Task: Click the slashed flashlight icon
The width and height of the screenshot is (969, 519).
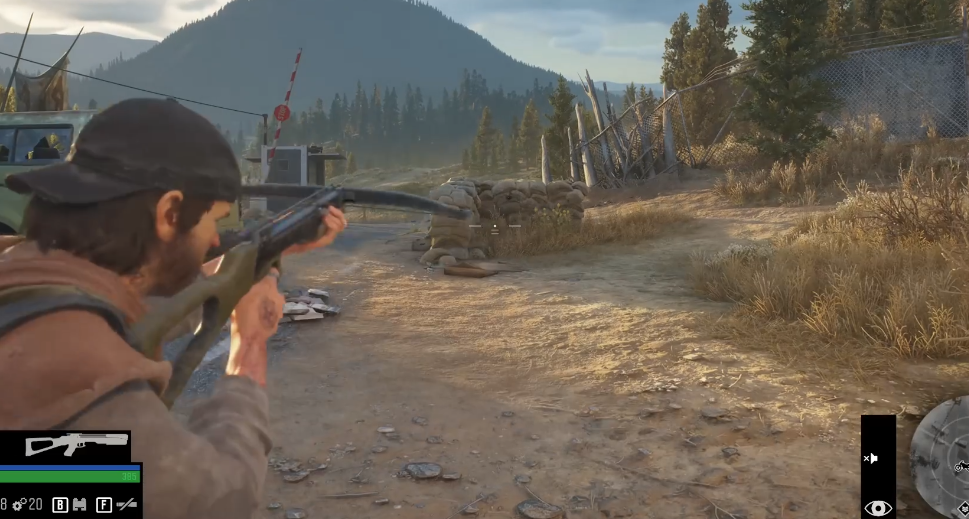Action: [126, 505]
